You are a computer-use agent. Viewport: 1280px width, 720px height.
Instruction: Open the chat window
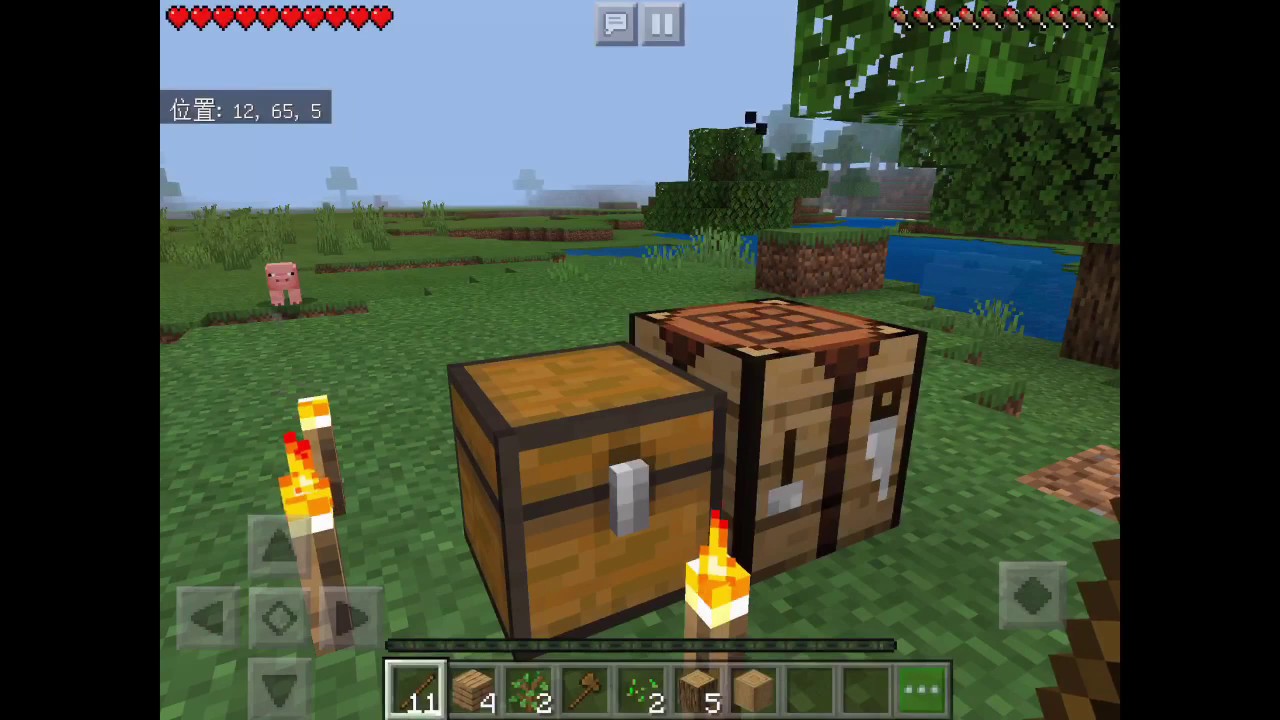pos(616,24)
